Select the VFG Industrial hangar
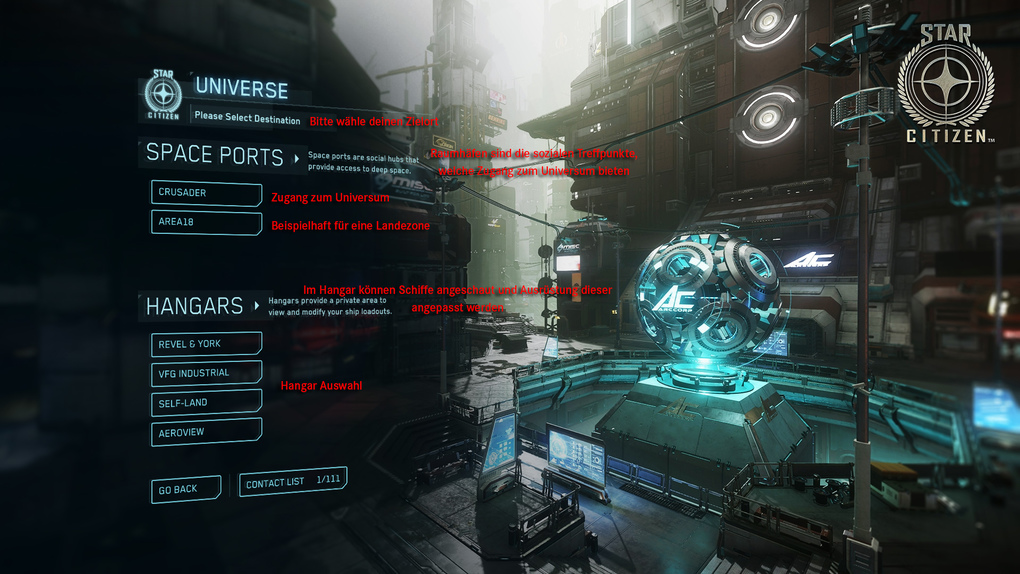Viewport: 1020px width, 574px height. point(206,373)
